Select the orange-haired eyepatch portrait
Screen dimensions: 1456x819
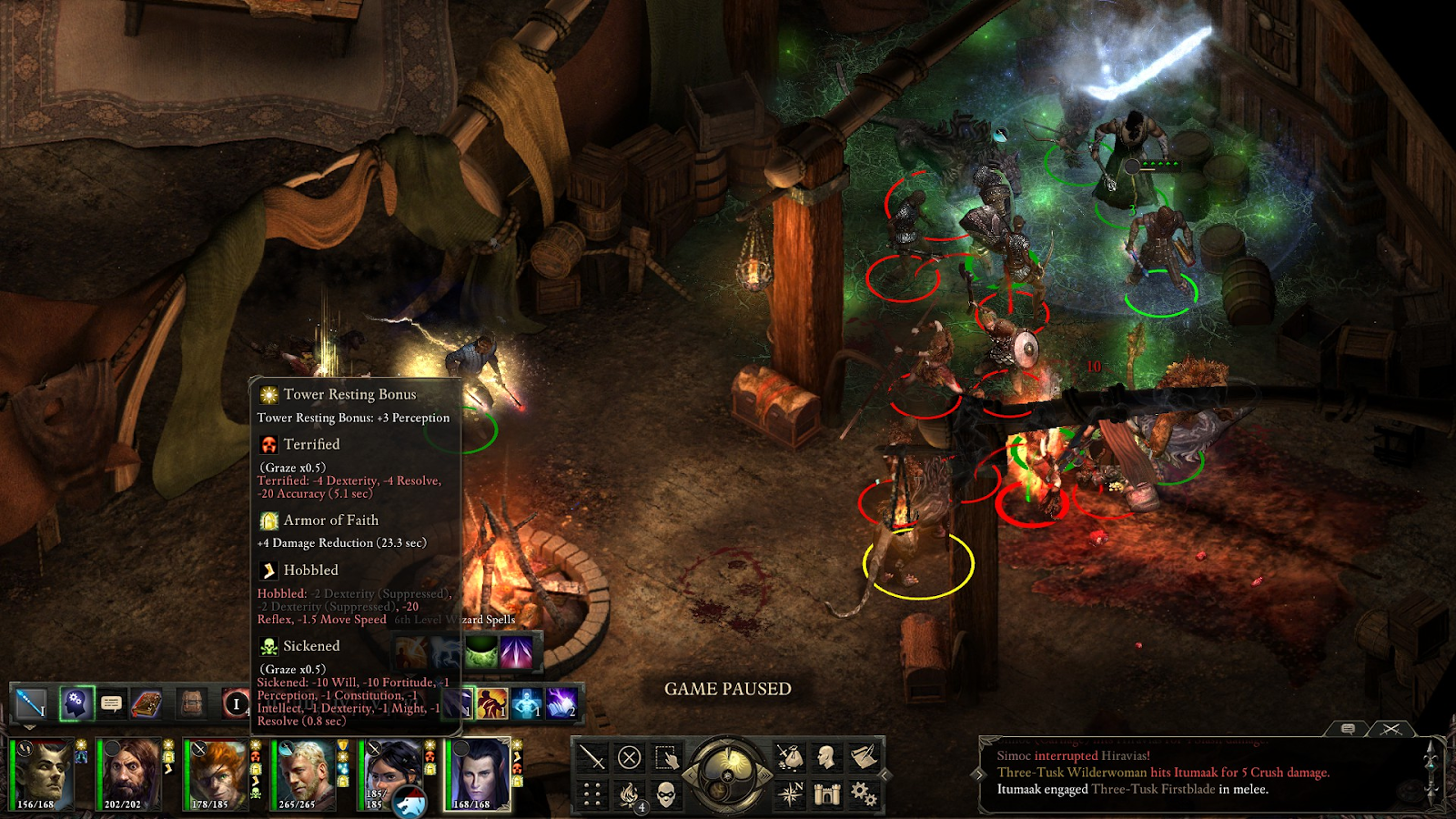pyautogui.click(x=215, y=773)
